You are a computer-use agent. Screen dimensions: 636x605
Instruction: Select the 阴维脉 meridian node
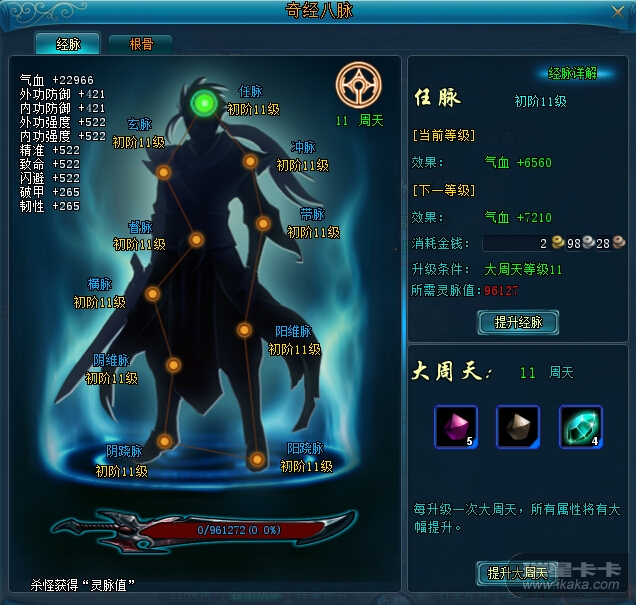173,365
